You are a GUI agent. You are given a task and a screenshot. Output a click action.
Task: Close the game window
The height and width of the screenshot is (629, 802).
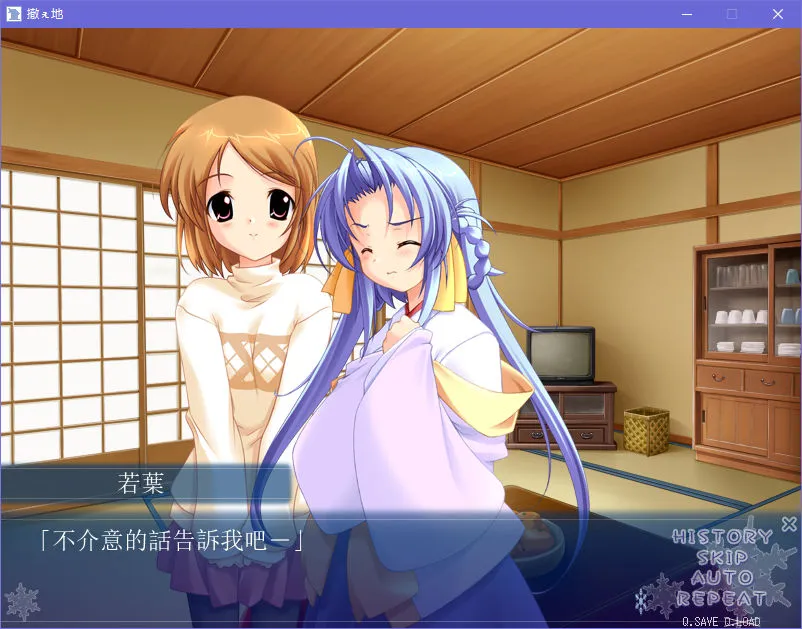[x=778, y=14]
